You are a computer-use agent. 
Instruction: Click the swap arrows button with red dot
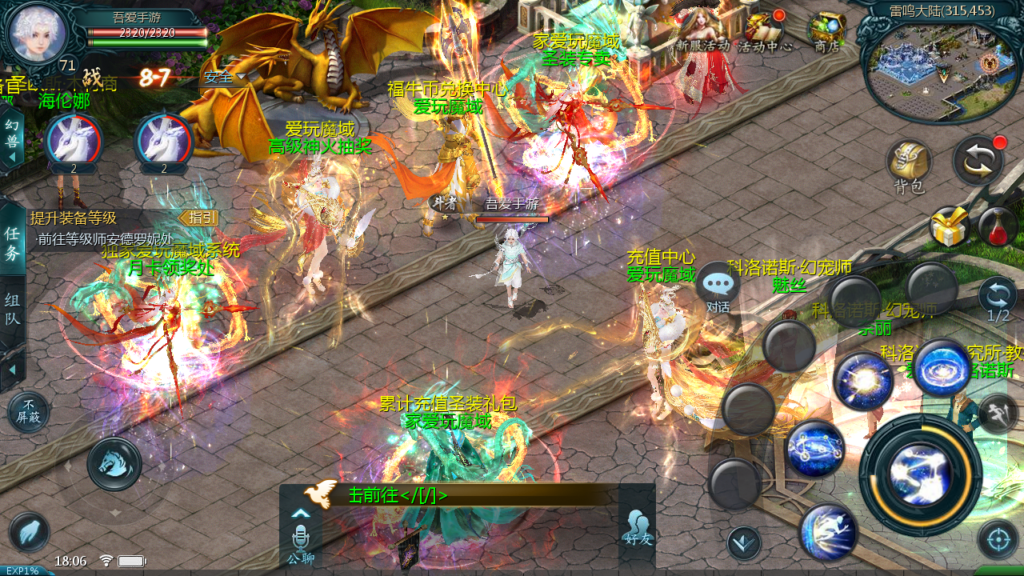[977, 160]
